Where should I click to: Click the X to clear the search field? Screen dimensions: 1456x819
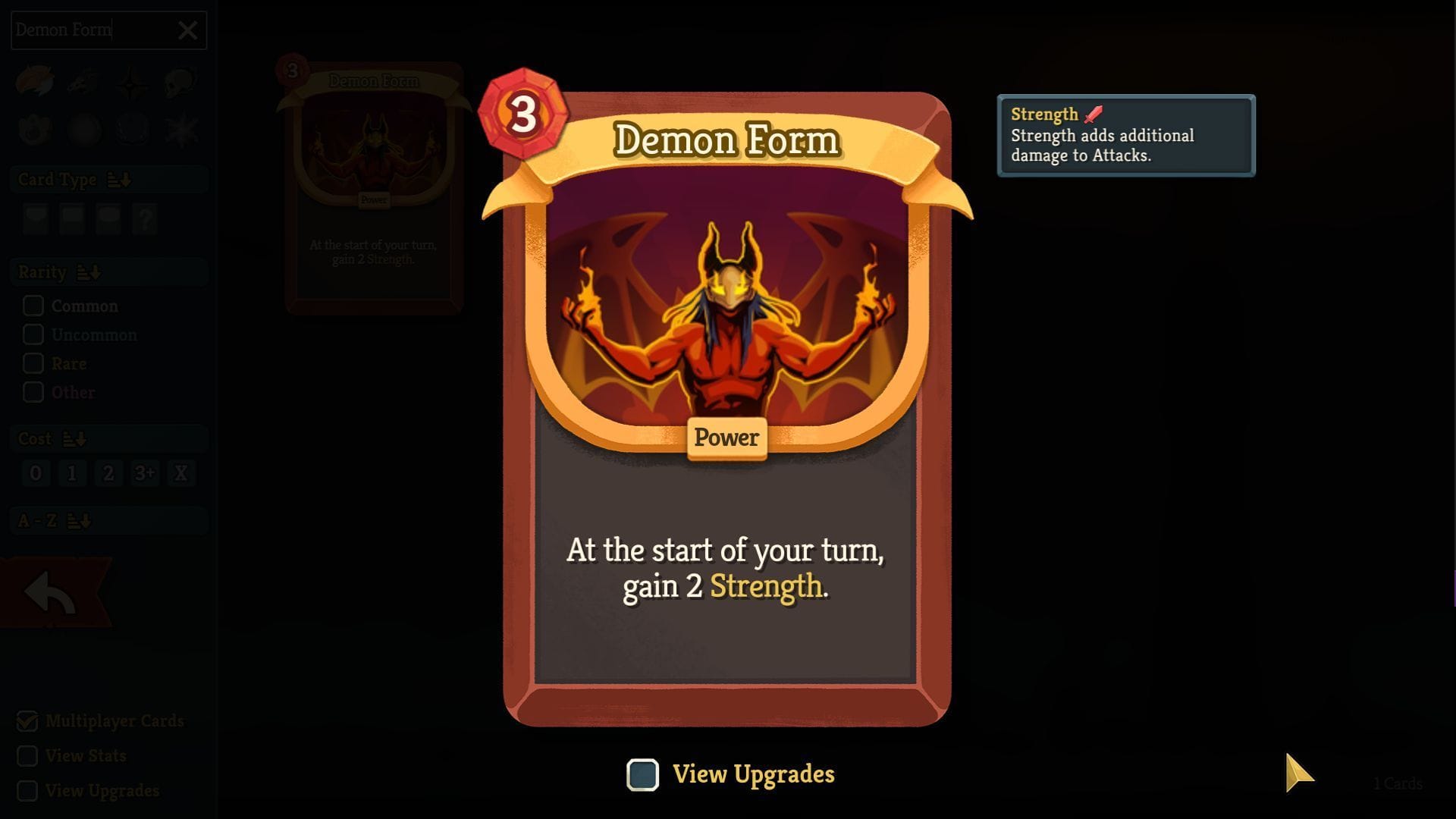click(x=187, y=30)
